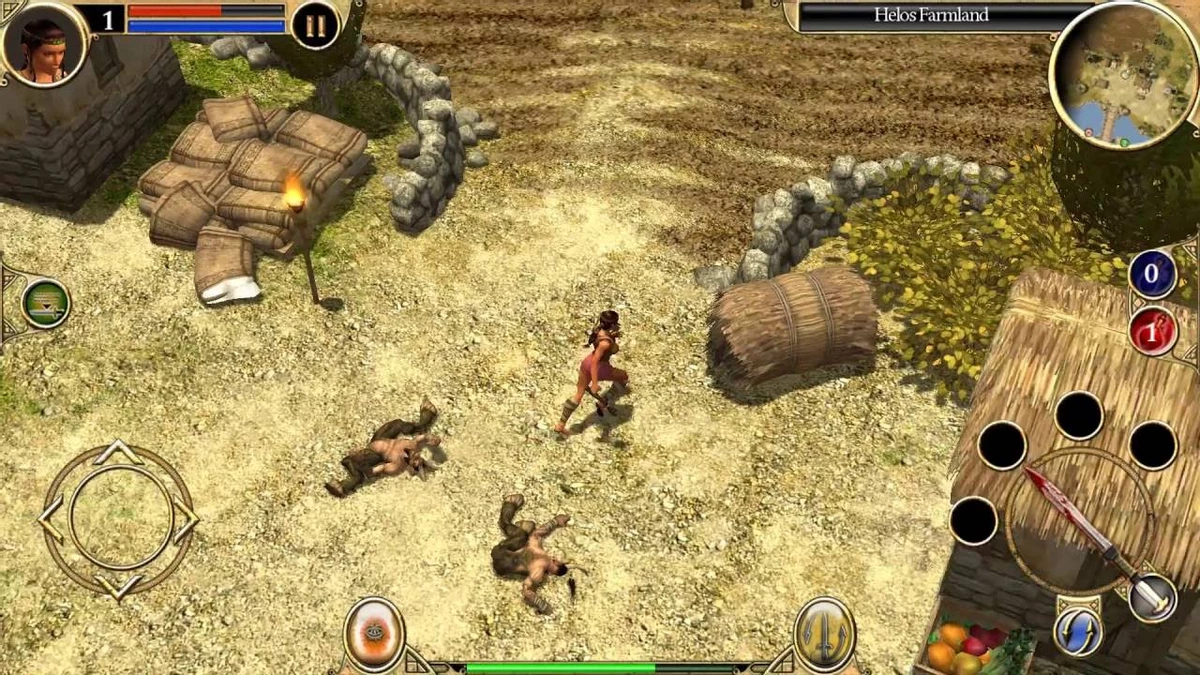Tap the virtual movement joystick ring

[118, 520]
